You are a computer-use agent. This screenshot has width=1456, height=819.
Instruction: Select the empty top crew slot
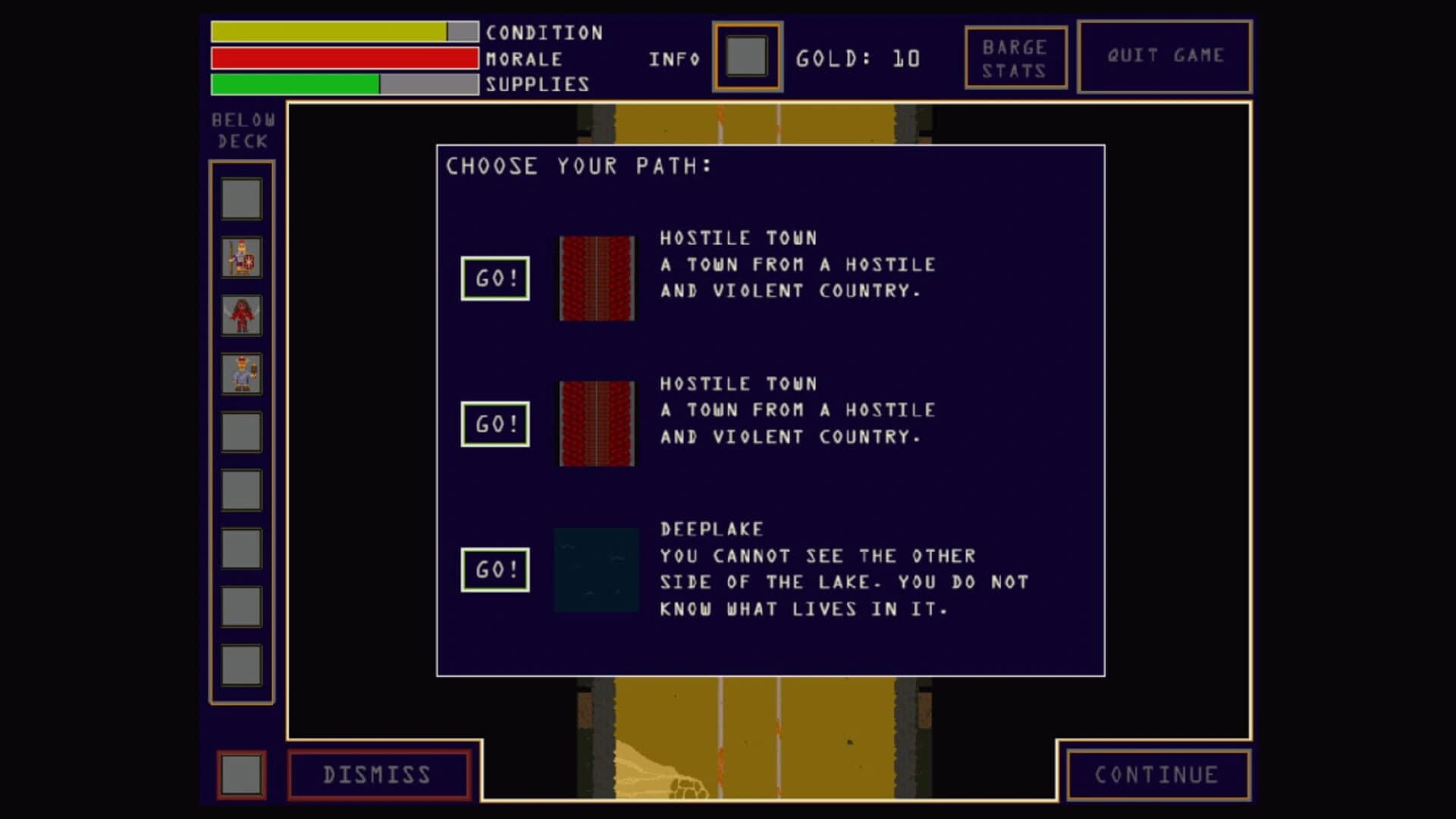(x=241, y=196)
